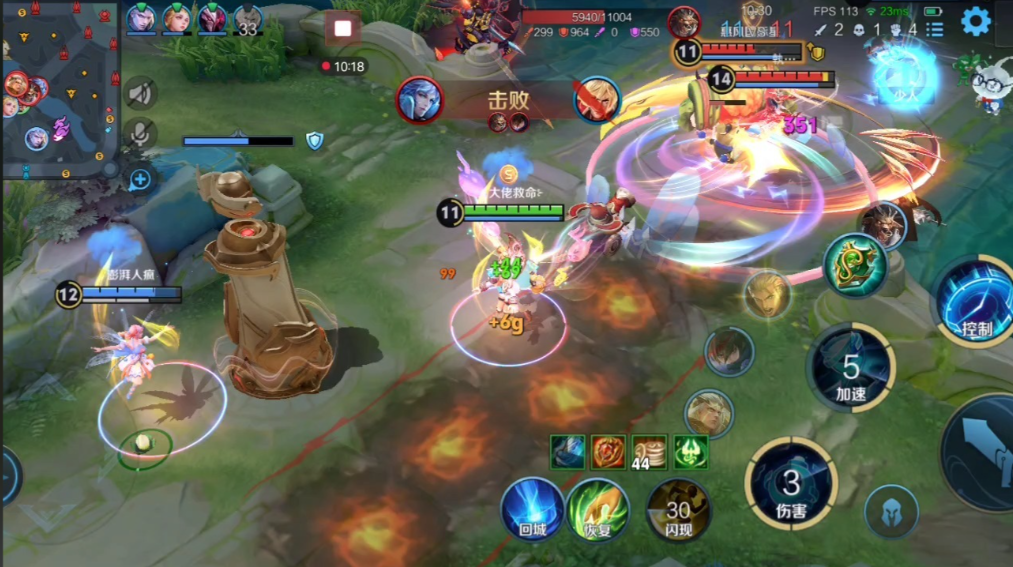Tap the battlefield minimap
Image resolution: width=1013 pixels, height=567 pixels.
click(60, 89)
